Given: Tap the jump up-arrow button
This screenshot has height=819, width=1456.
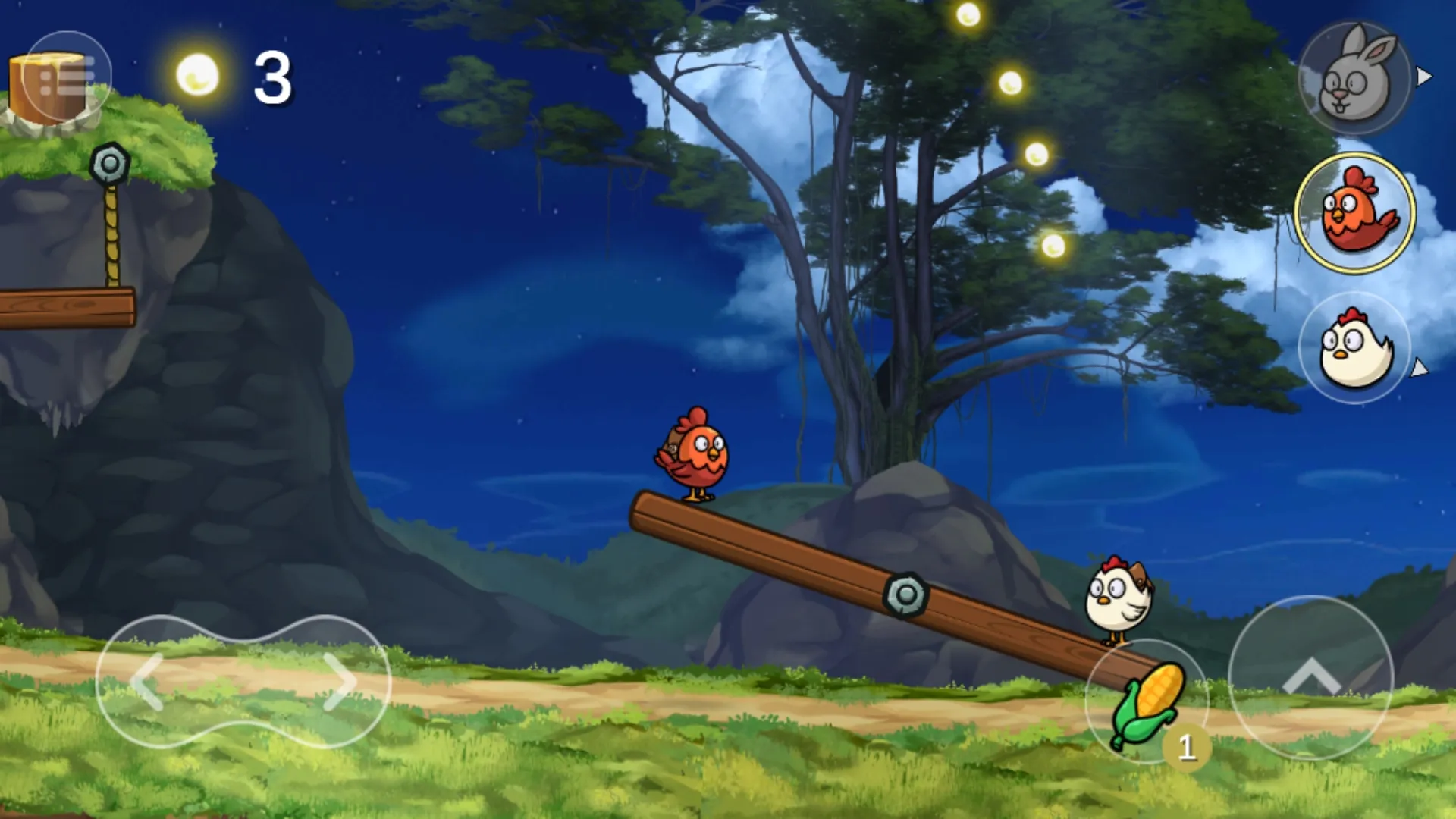Looking at the screenshot, I should click(x=1310, y=677).
